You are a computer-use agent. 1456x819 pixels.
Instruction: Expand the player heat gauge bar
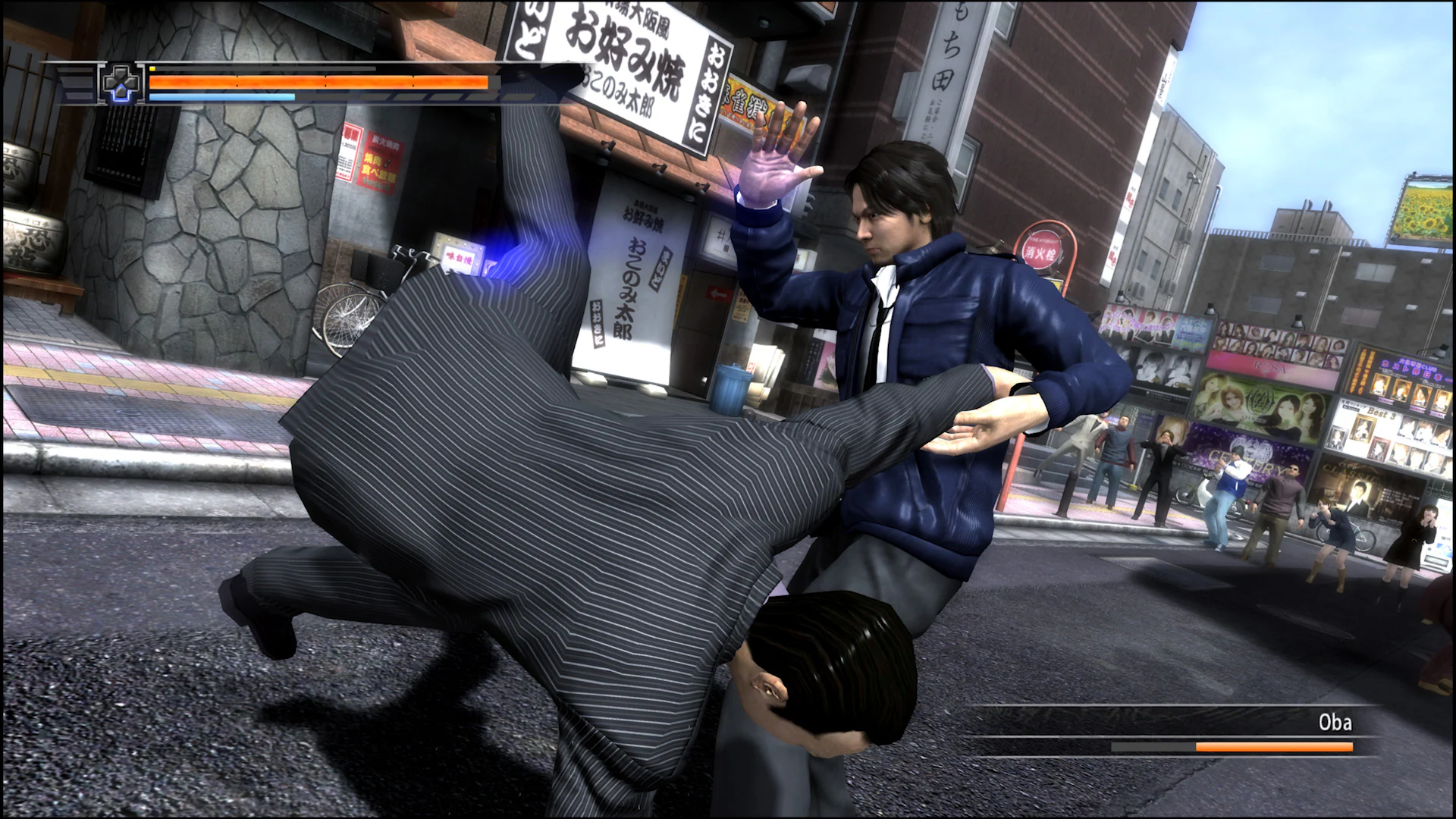220,99
